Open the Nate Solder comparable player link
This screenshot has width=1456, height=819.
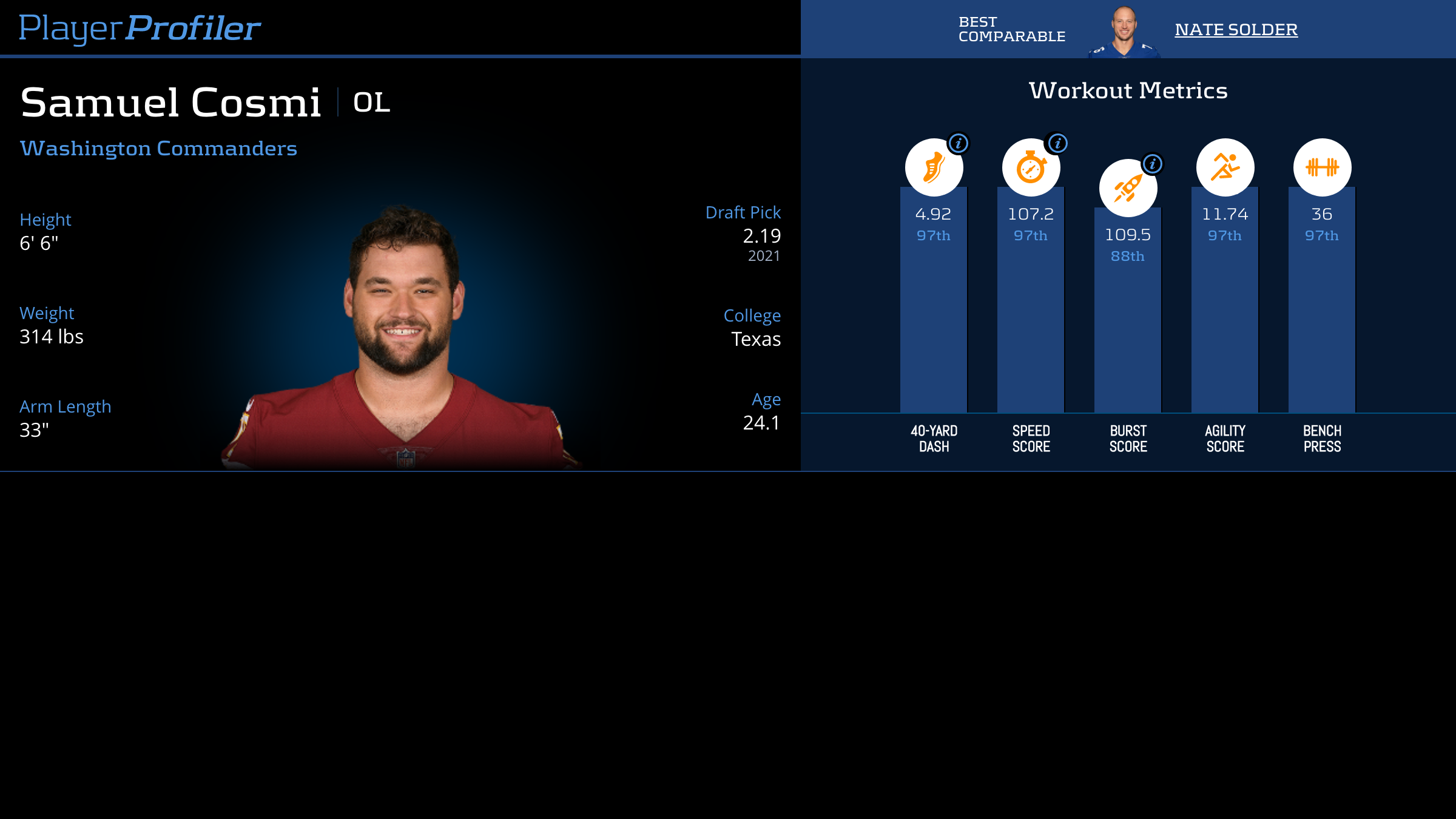click(1236, 30)
